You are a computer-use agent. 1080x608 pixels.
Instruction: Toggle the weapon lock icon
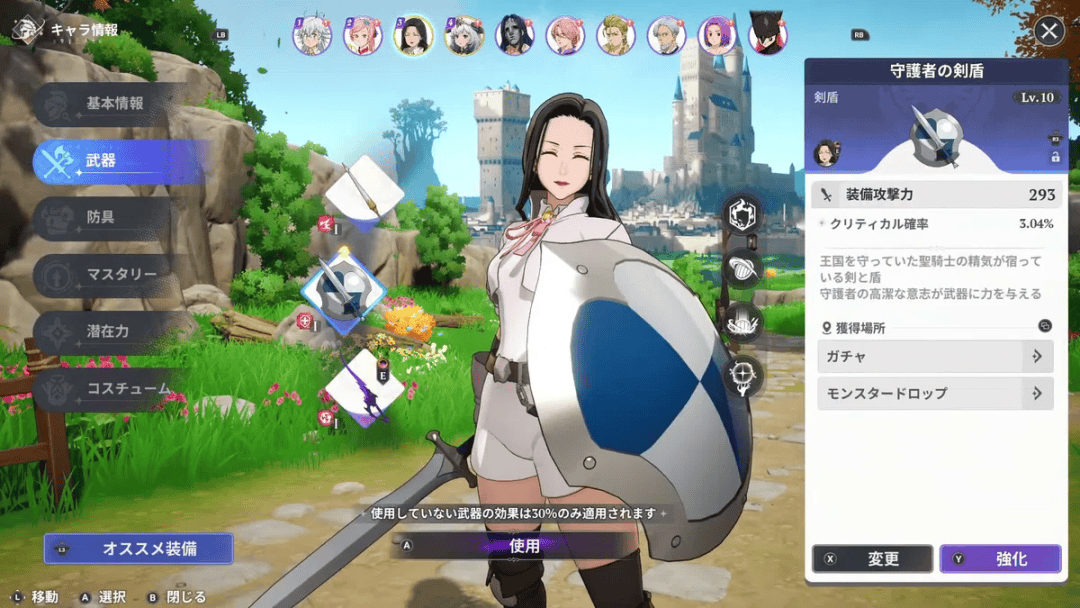click(x=1054, y=157)
